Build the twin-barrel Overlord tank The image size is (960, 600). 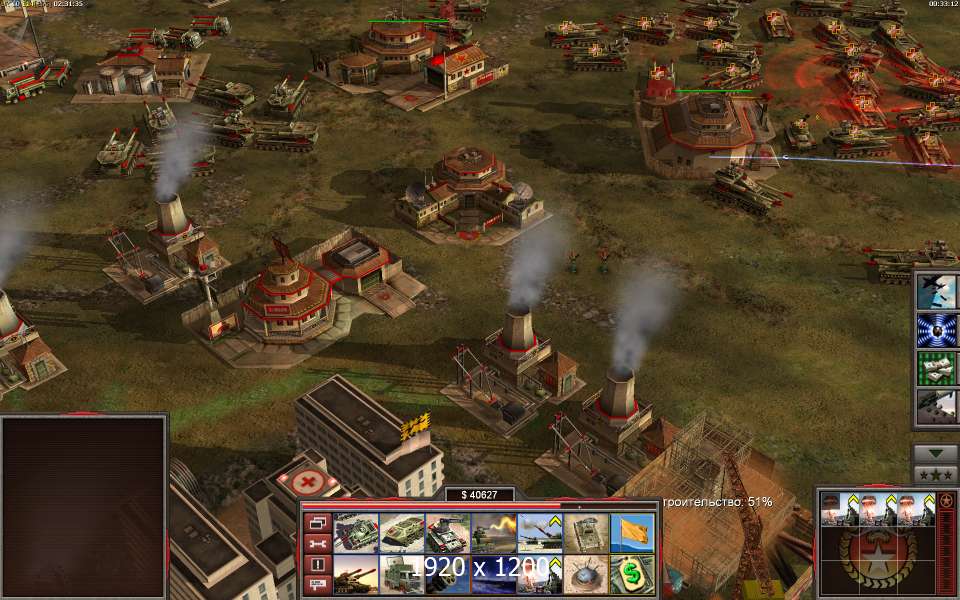pyautogui.click(x=355, y=574)
